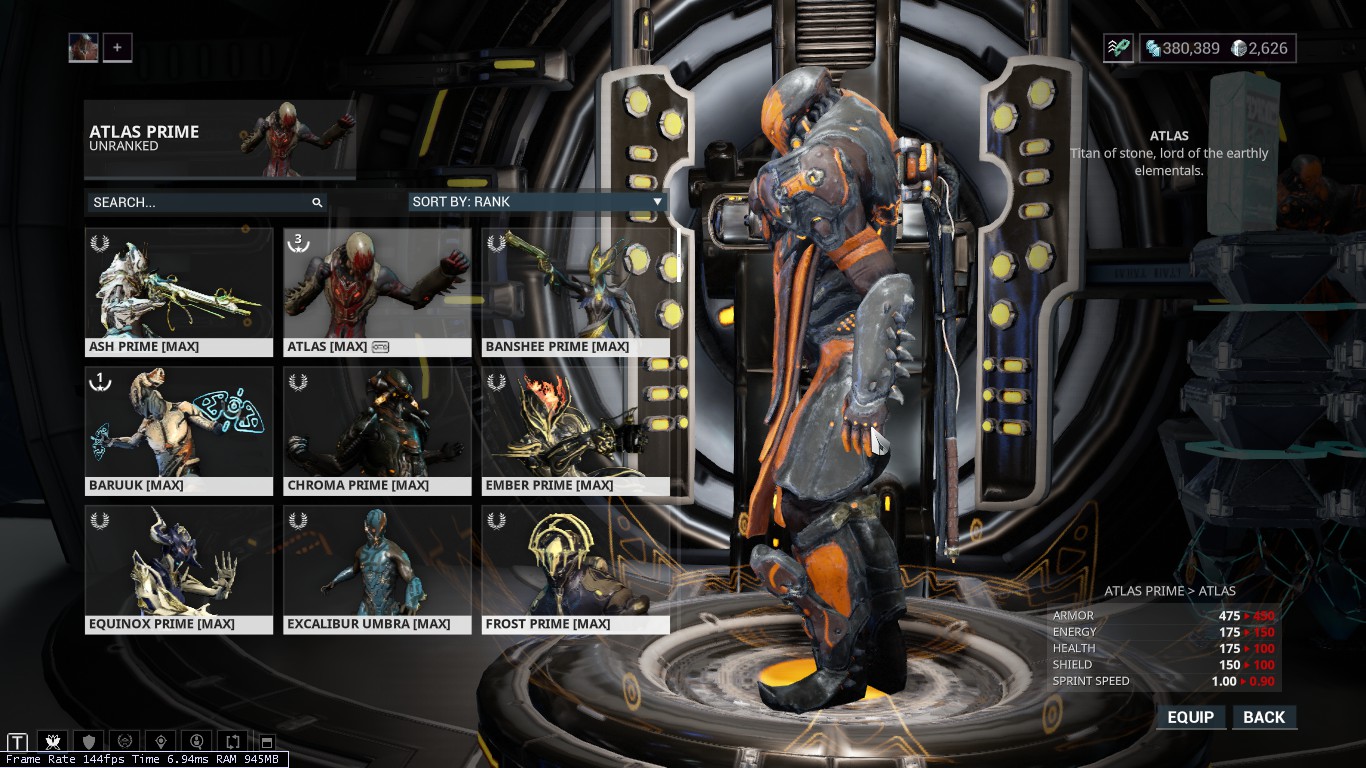Open the green booster icon near credits
This screenshot has width=1366, height=768.
pos(1118,48)
